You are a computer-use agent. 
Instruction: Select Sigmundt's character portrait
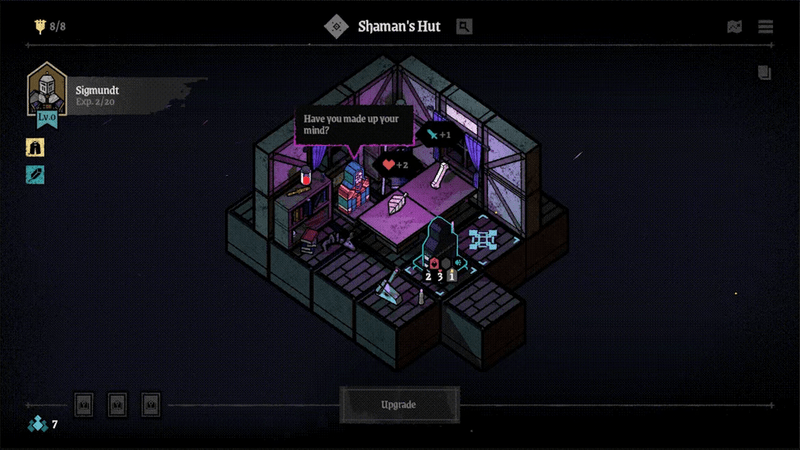(46, 90)
